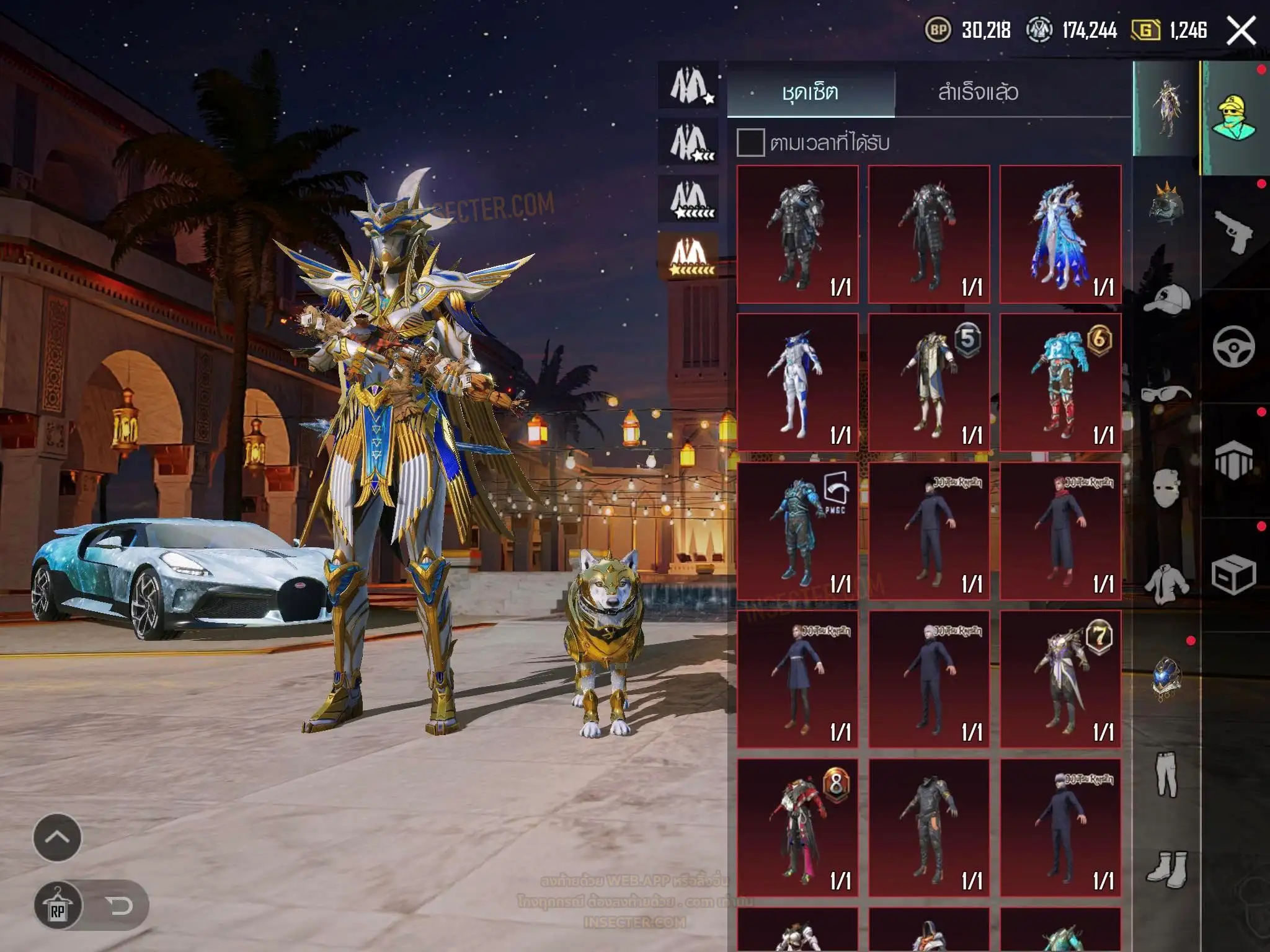This screenshot has width=1270, height=952.
Task: Expand the up-arrow button
Action: [57, 837]
